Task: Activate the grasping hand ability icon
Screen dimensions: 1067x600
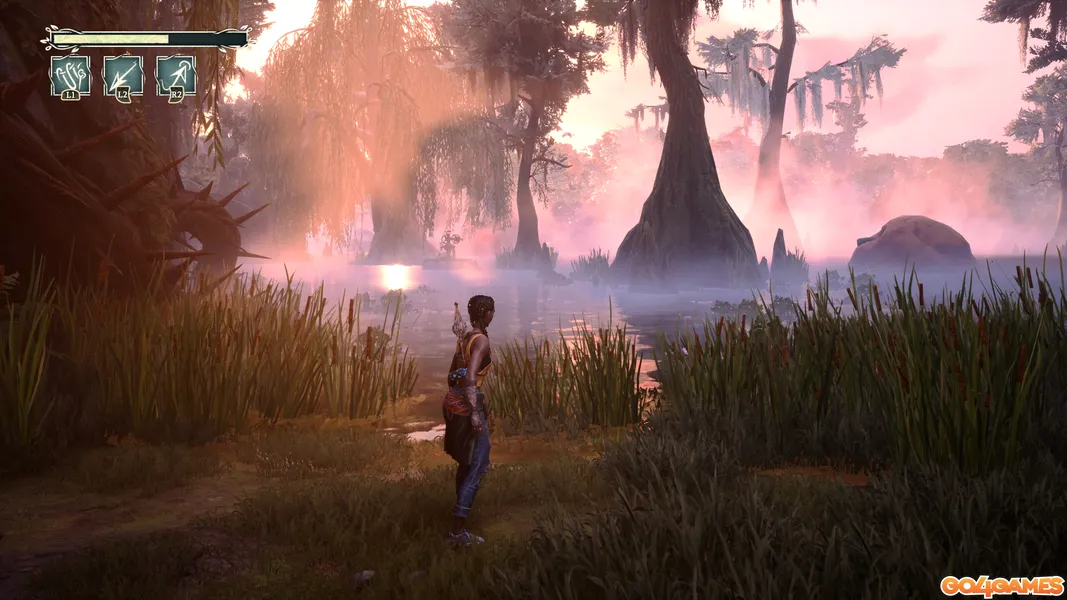Action: pyautogui.click(x=70, y=76)
